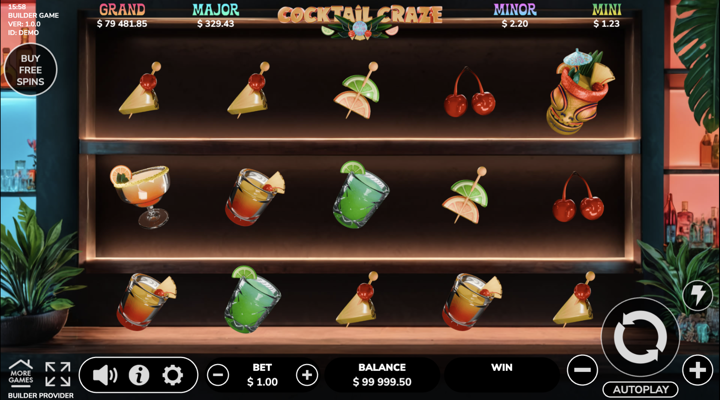Open the More Games home icon
Screen dimensions: 720x400
pyautogui.click(x=20, y=374)
